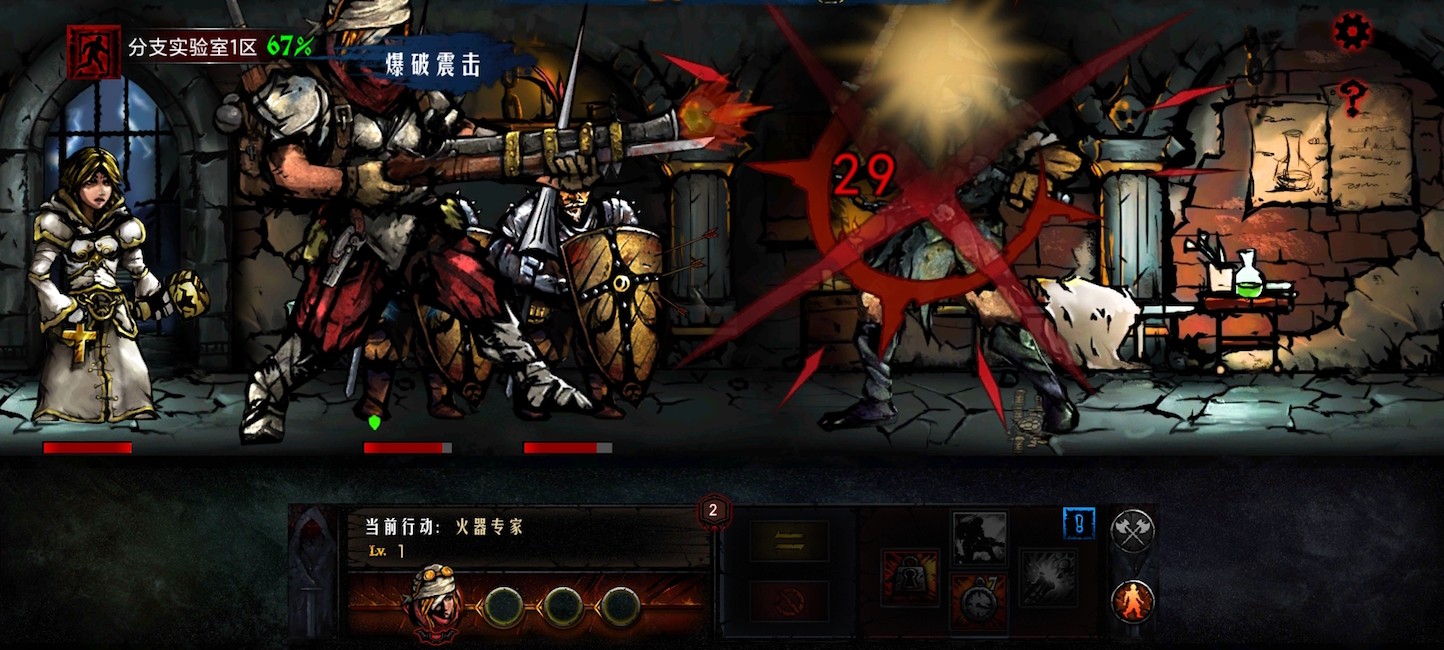Open the red gear settings menu
Viewport: 1444px width, 650px height.
(1353, 32)
